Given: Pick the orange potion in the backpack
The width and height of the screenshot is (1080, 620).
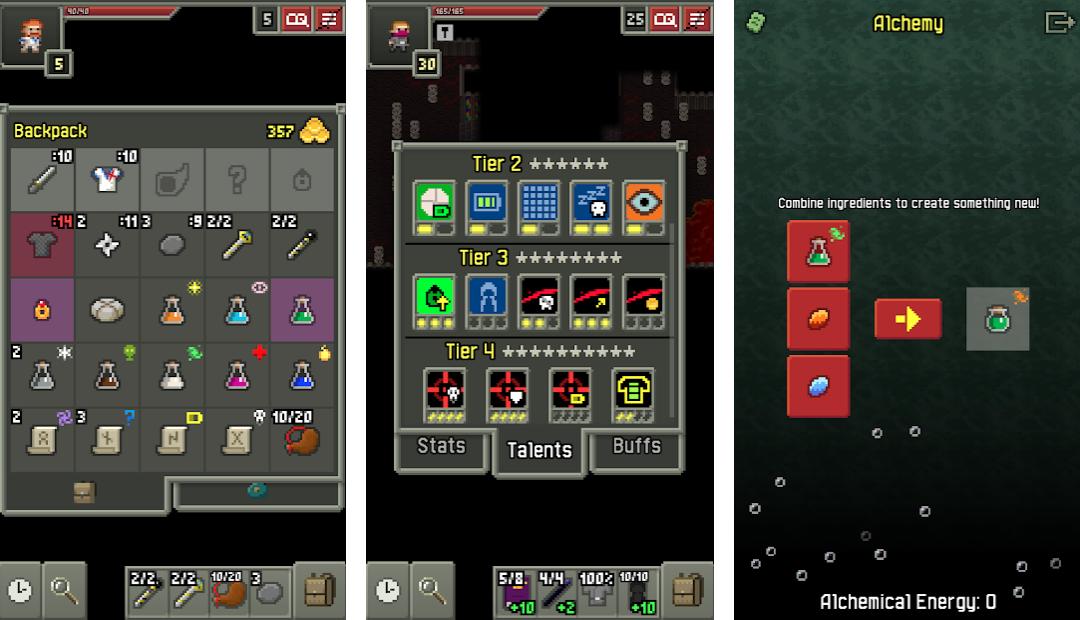Looking at the screenshot, I should [172, 309].
